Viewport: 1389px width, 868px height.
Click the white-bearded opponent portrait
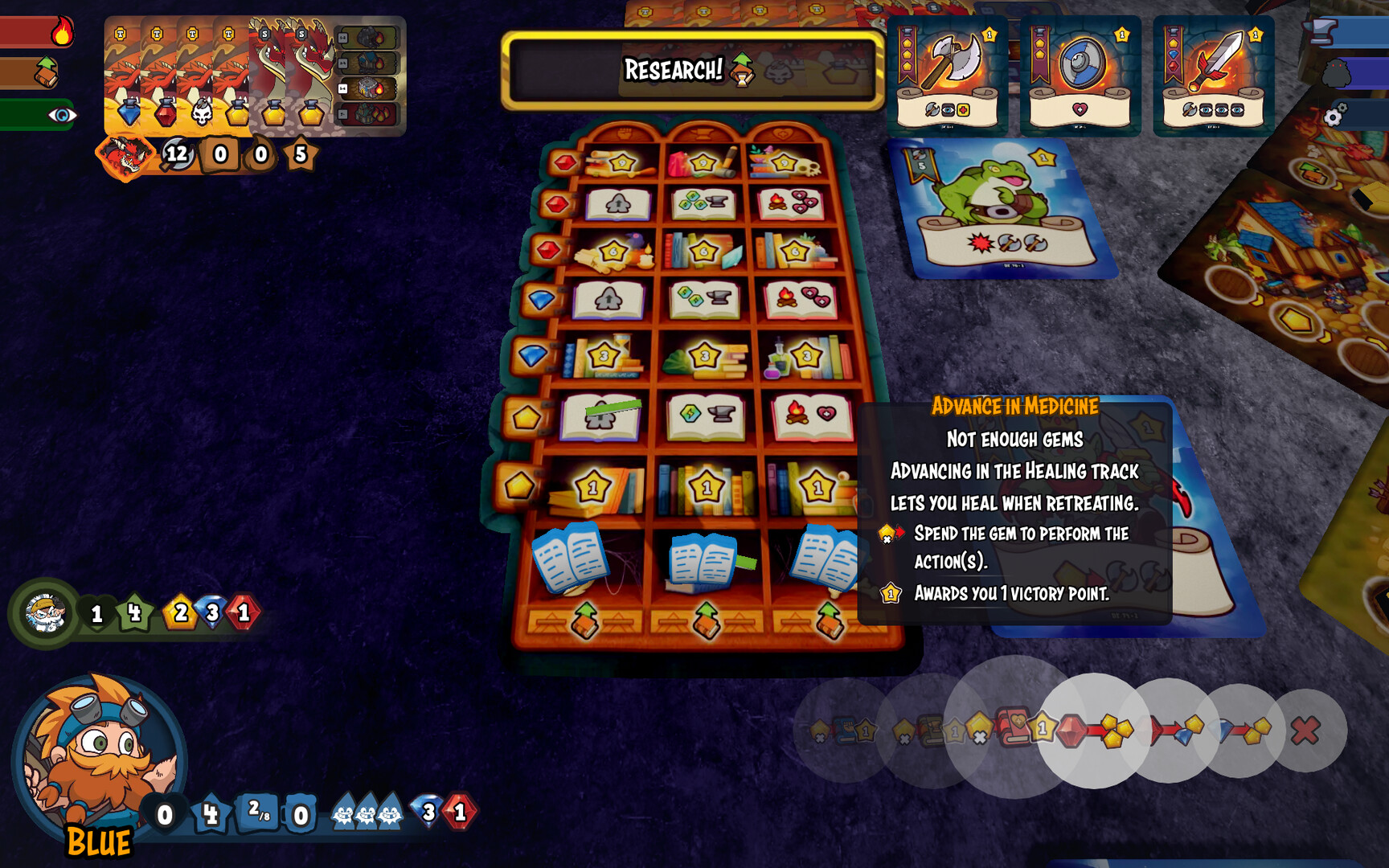(x=45, y=613)
